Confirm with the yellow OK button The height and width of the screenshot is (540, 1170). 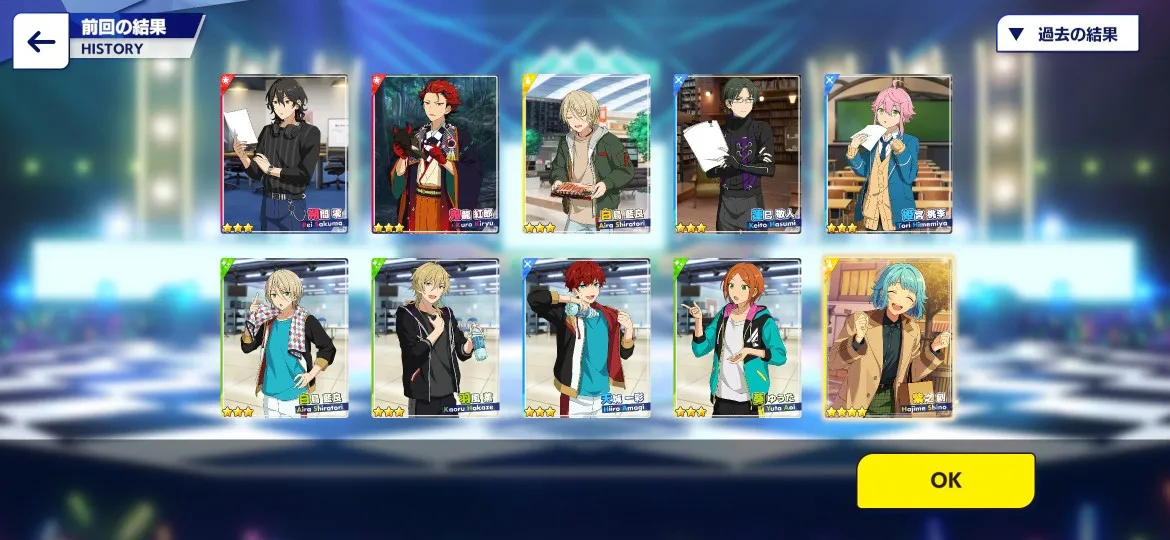(945, 480)
